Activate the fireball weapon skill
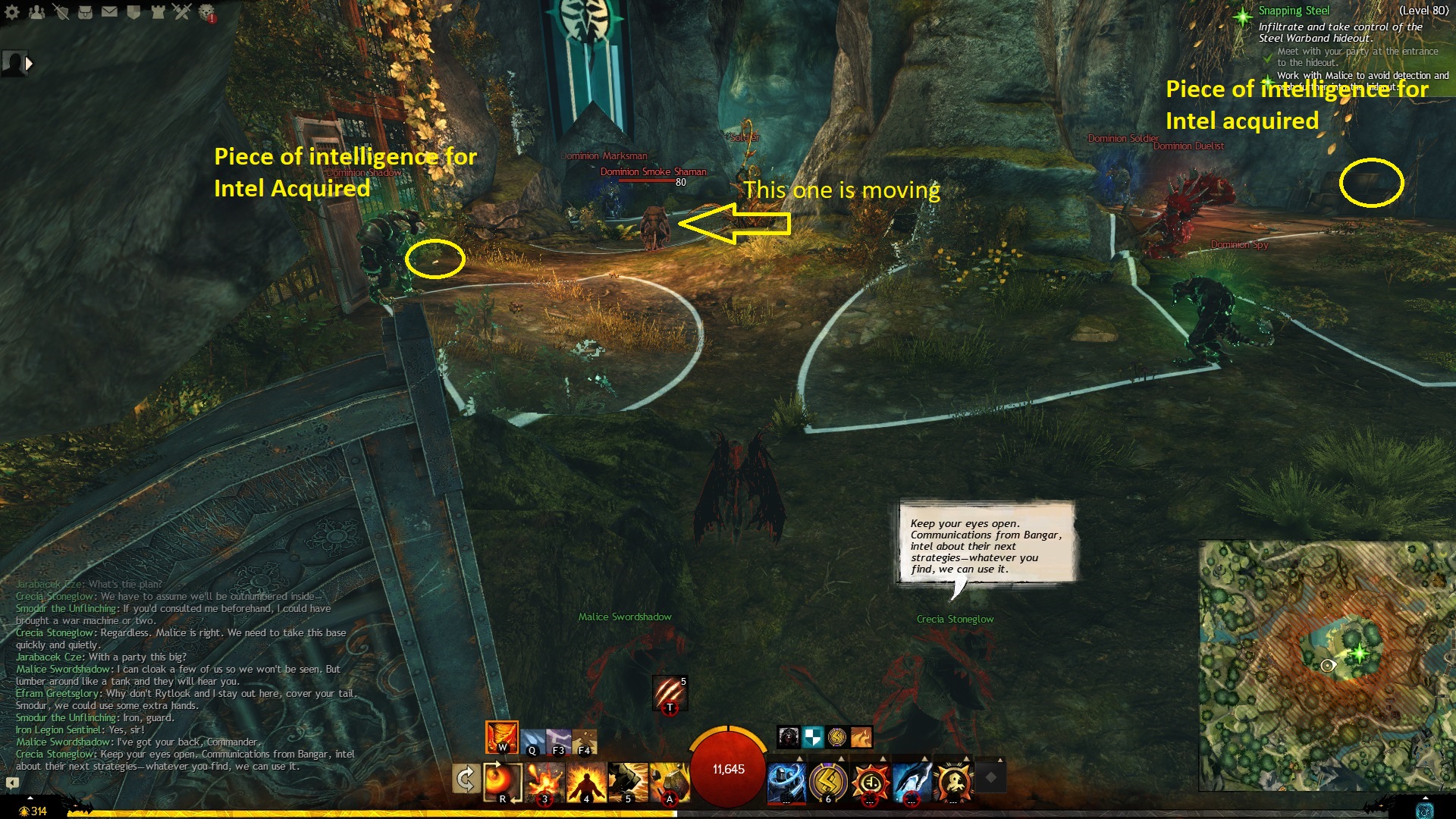This screenshot has height=819, width=1456. [x=501, y=780]
